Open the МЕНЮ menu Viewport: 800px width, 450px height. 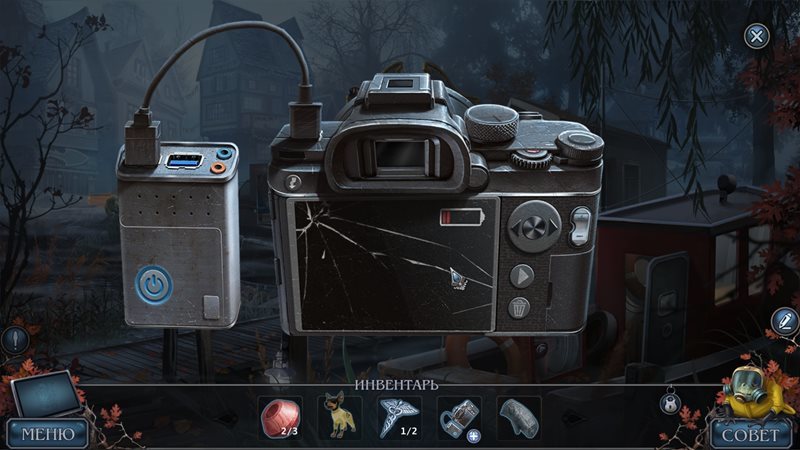click(x=47, y=433)
